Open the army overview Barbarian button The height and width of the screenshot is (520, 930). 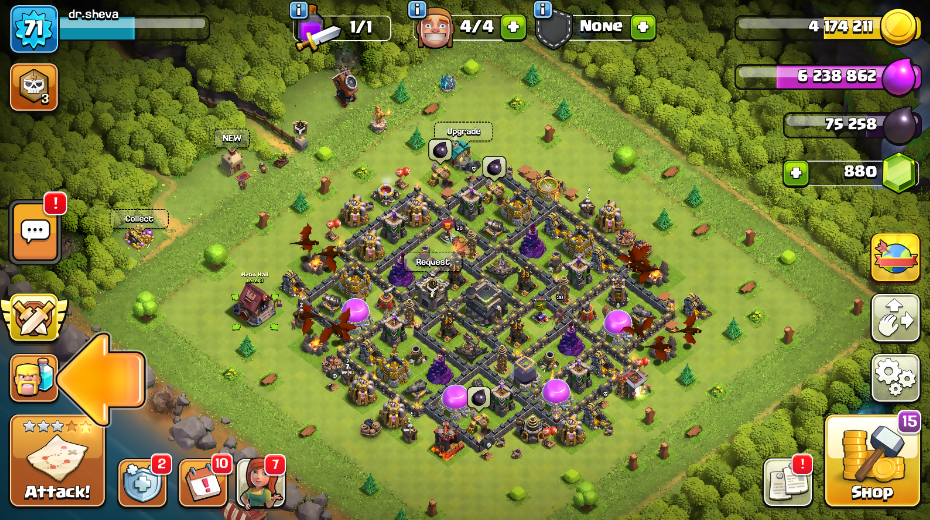(32, 378)
